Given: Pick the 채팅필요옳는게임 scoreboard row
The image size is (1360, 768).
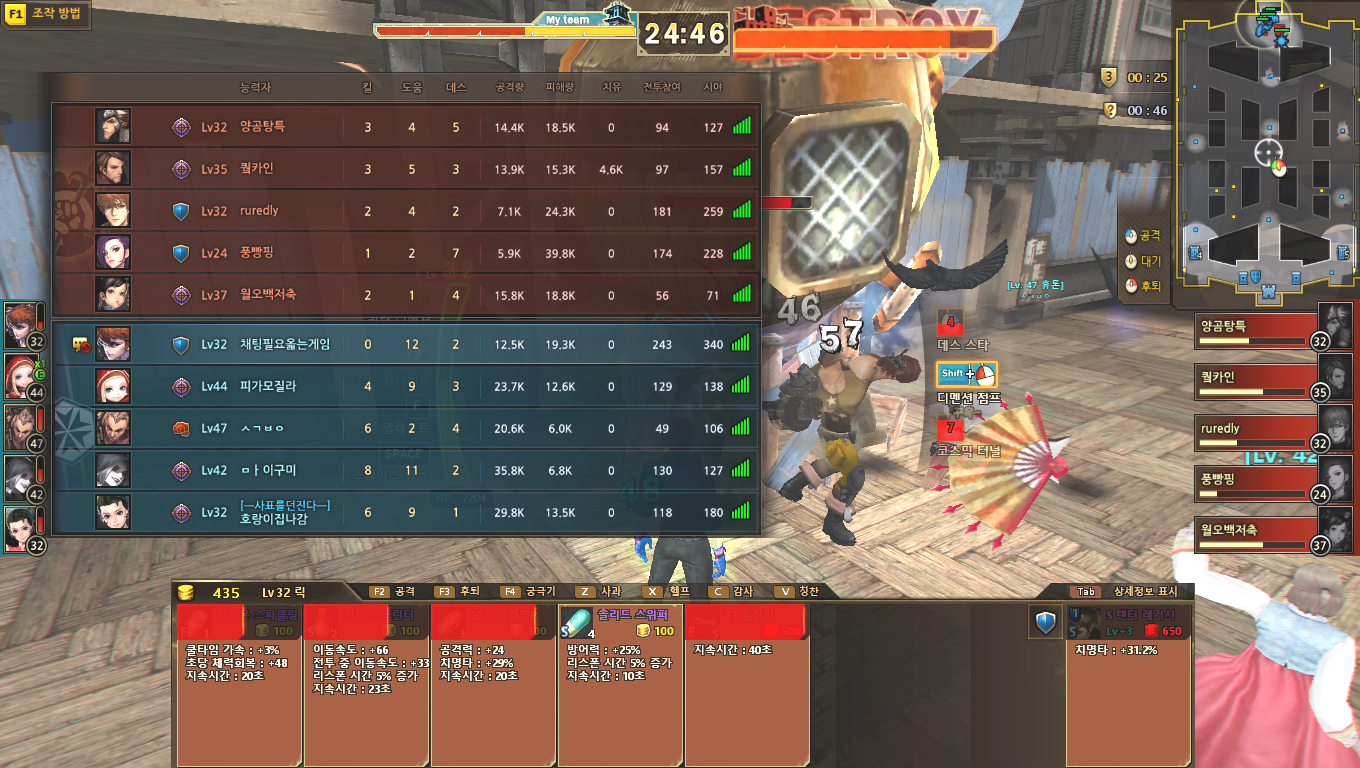Looking at the screenshot, I should click(405, 344).
